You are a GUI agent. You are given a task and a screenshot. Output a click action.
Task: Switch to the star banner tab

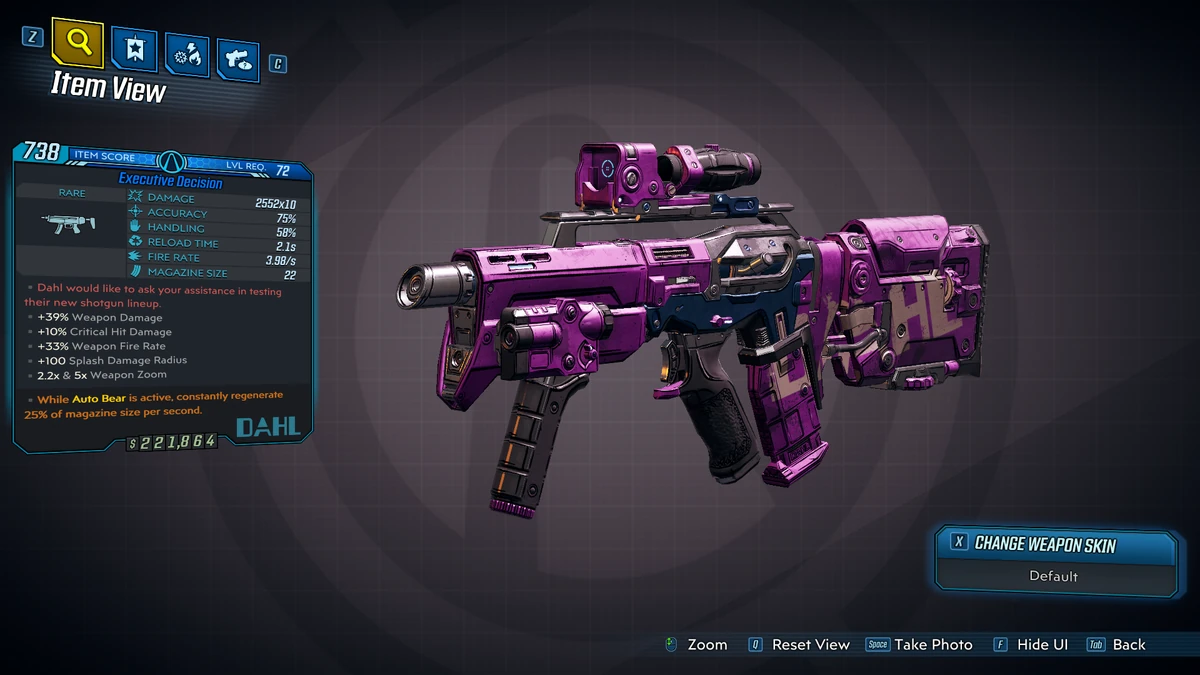(x=133, y=49)
